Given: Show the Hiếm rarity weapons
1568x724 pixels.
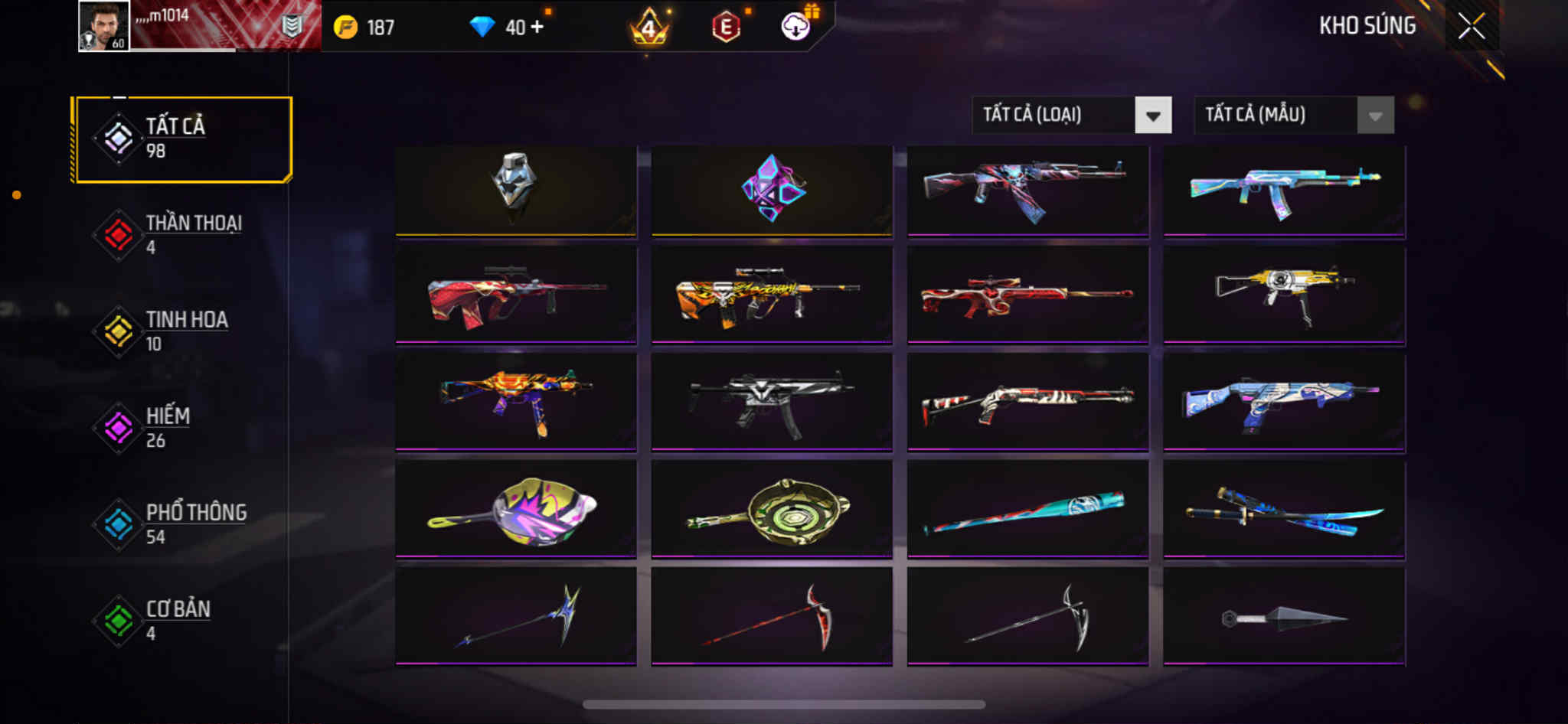Looking at the screenshot, I should point(182,427).
